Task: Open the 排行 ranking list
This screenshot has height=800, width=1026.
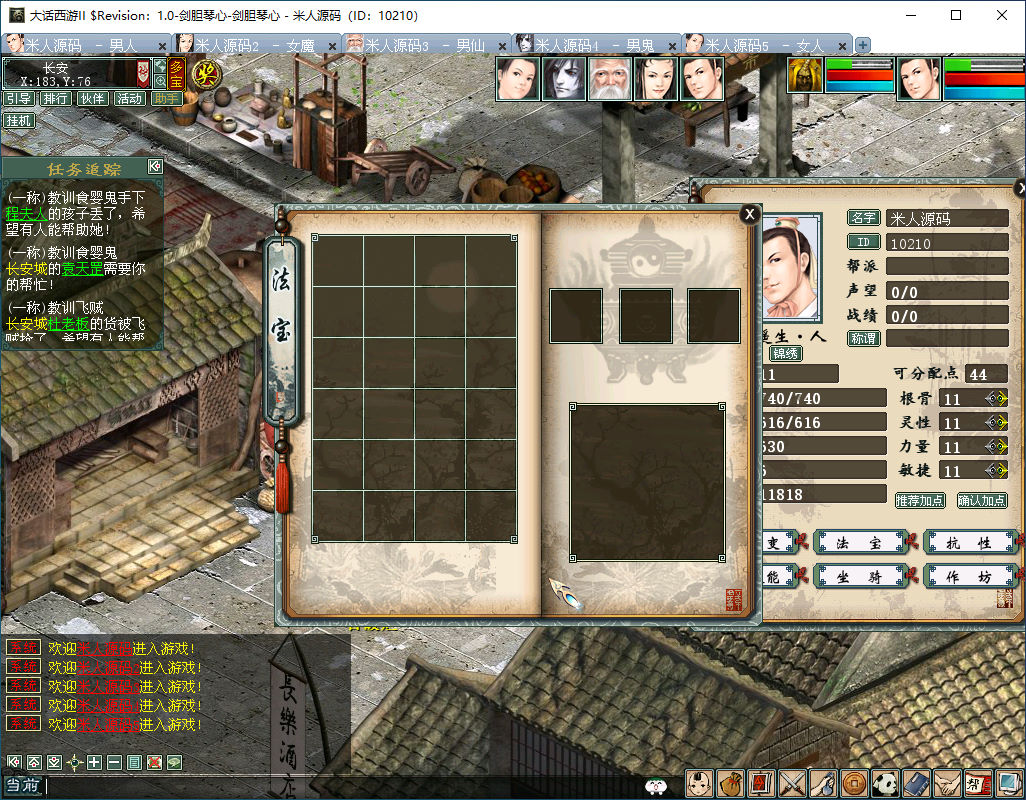Action: pyautogui.click(x=56, y=98)
